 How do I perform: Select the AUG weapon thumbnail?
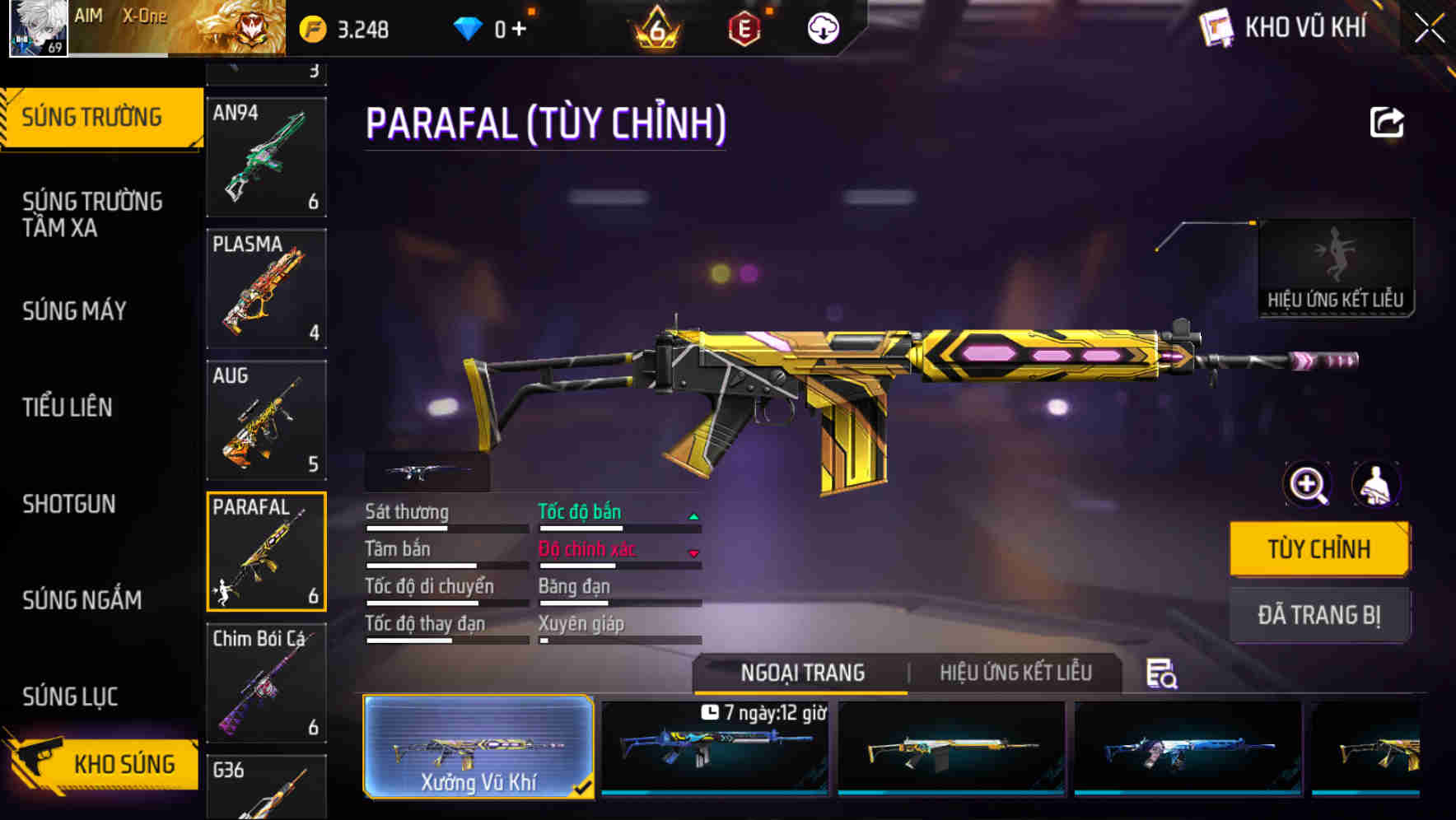267,421
